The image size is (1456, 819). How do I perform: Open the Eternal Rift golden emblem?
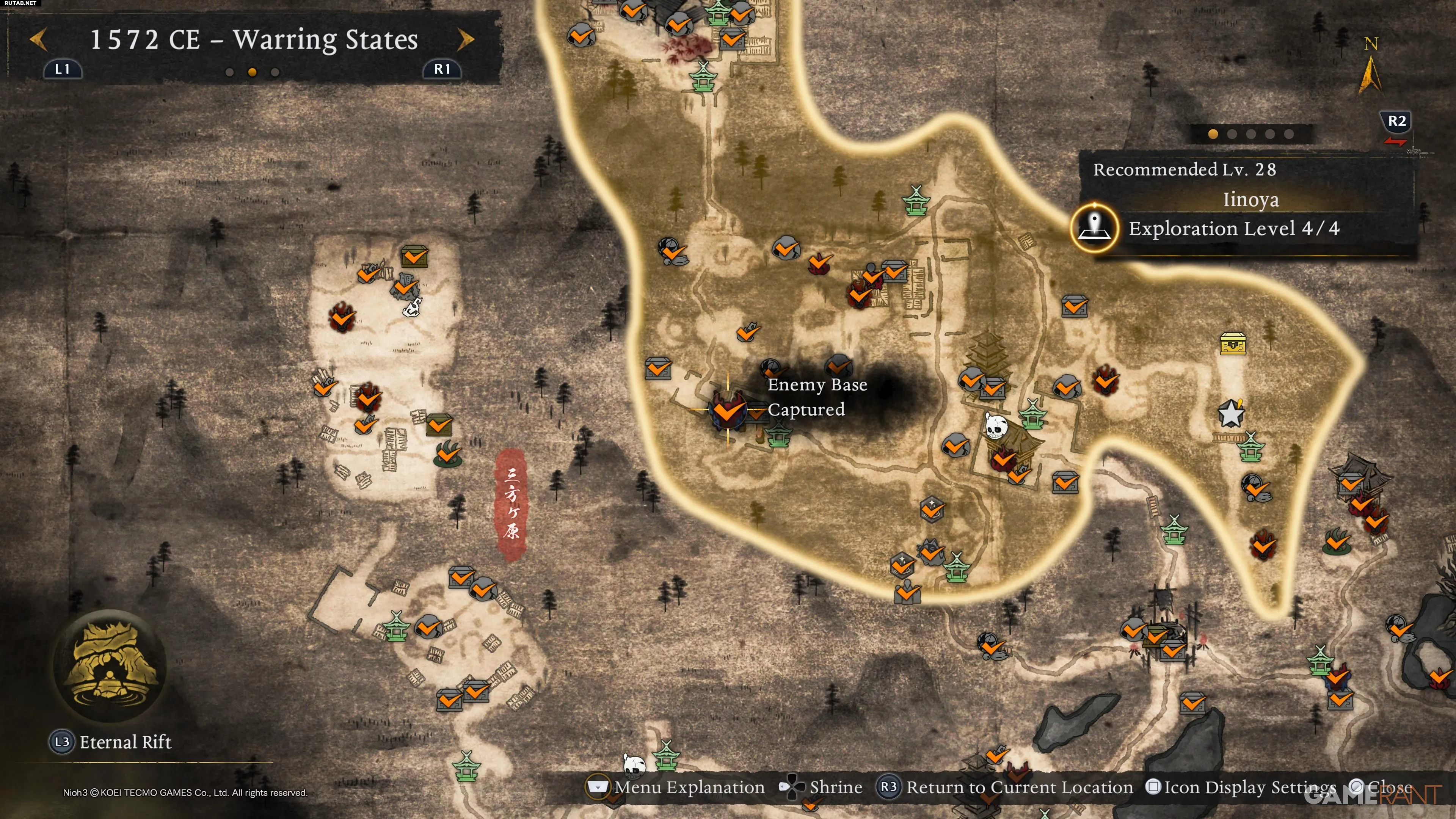(110, 665)
